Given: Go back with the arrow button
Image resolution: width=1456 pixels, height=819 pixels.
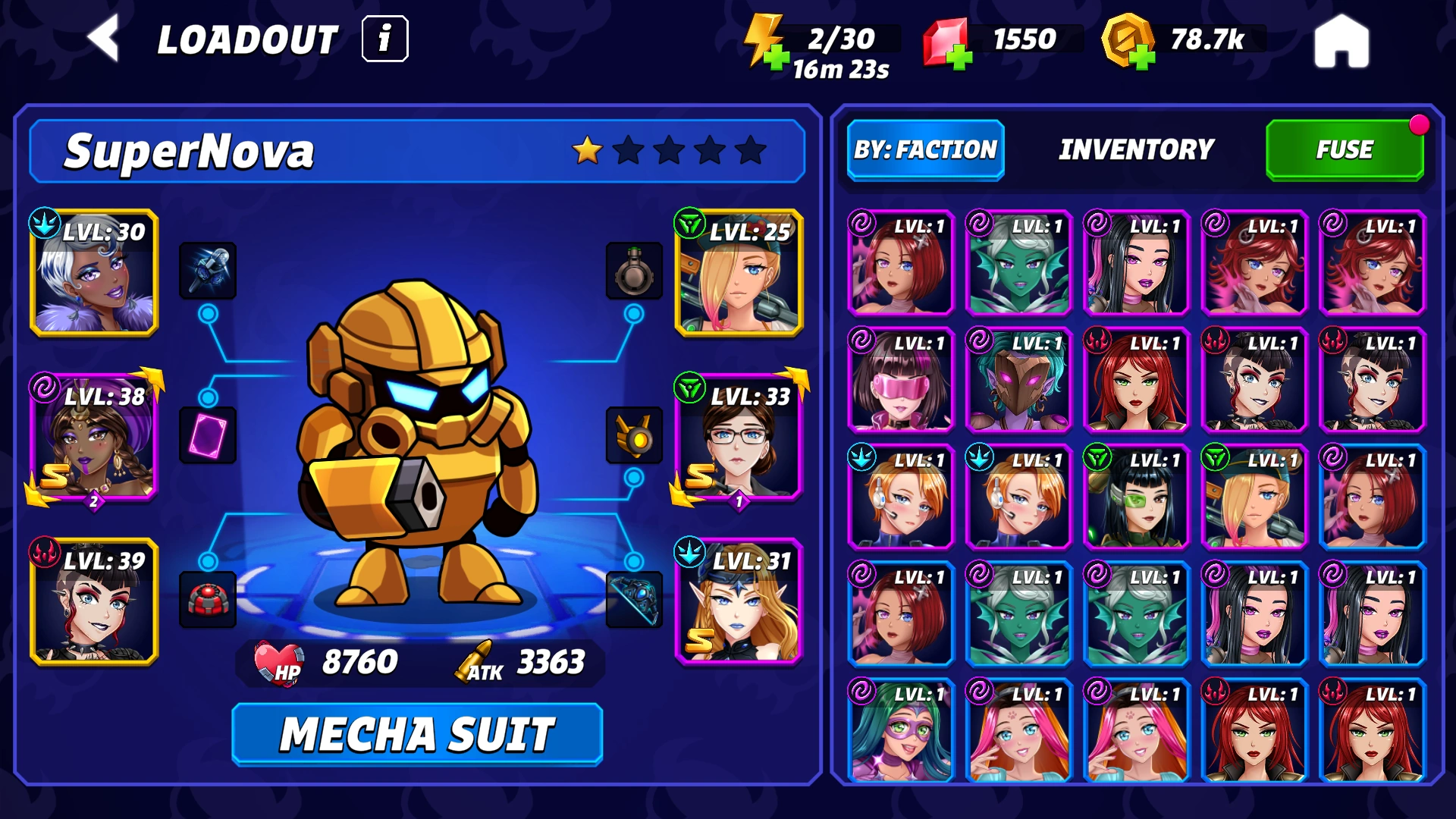Looking at the screenshot, I should (x=104, y=39).
